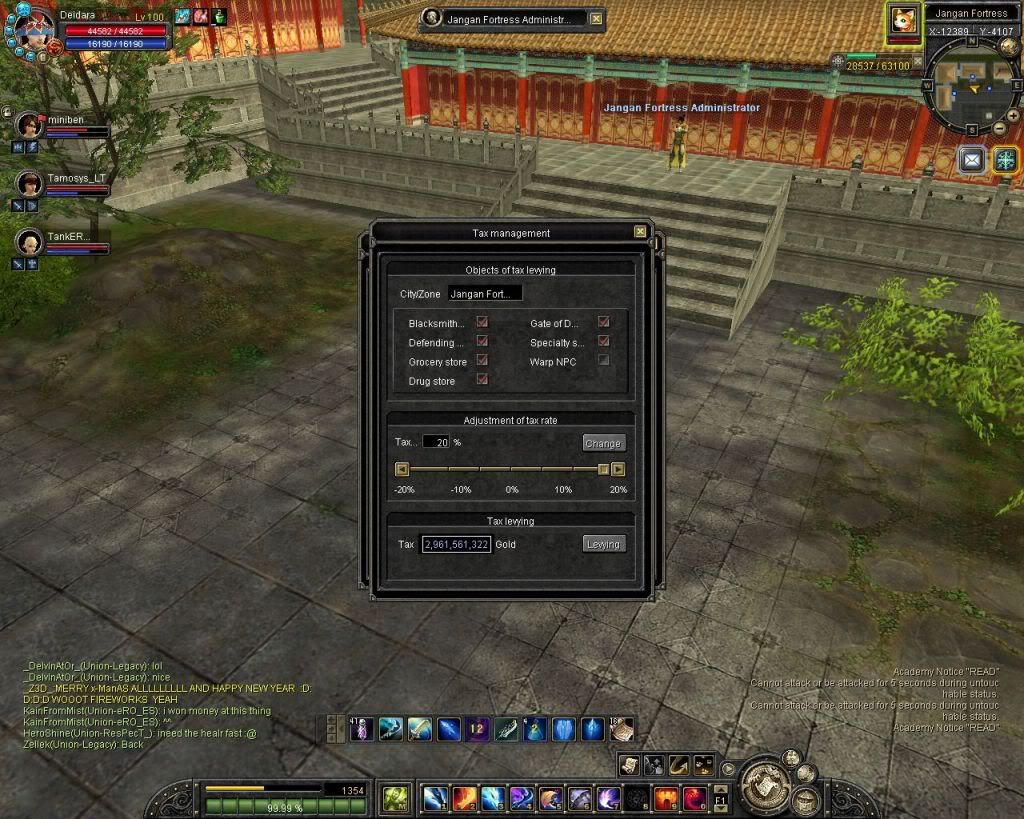Uncheck the Grocery store checkbox
Viewport: 1024px width, 819px height.
[482, 361]
